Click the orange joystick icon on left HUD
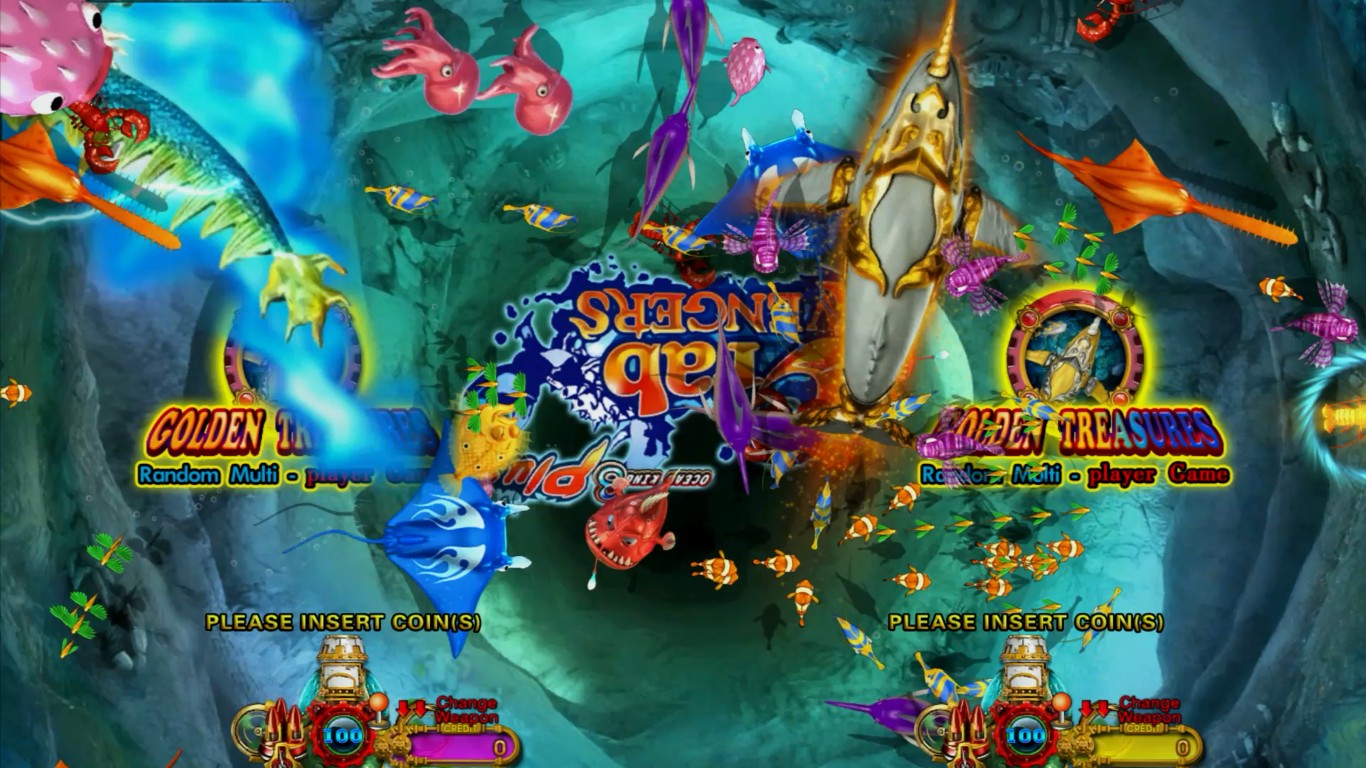 (379, 703)
